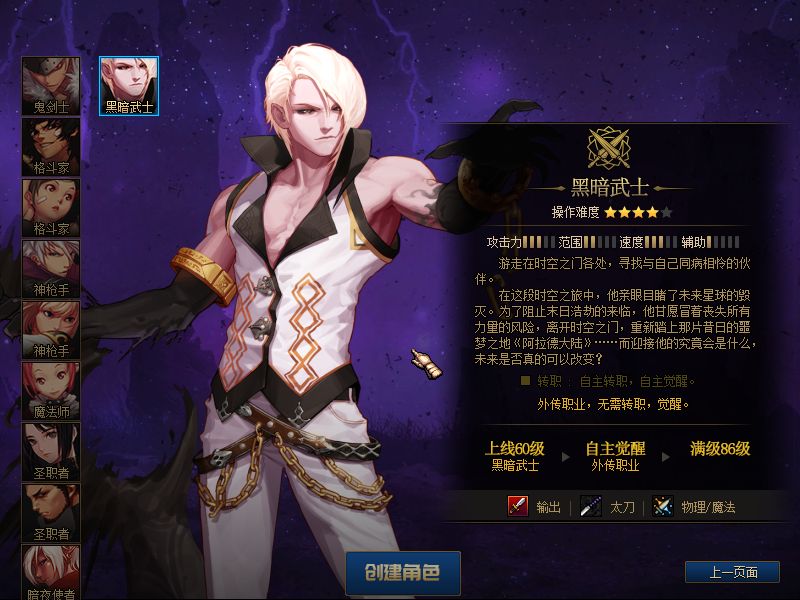The height and width of the screenshot is (600, 800).
Task: Choose the 暗夜使者 class portrait
Action: (51, 572)
